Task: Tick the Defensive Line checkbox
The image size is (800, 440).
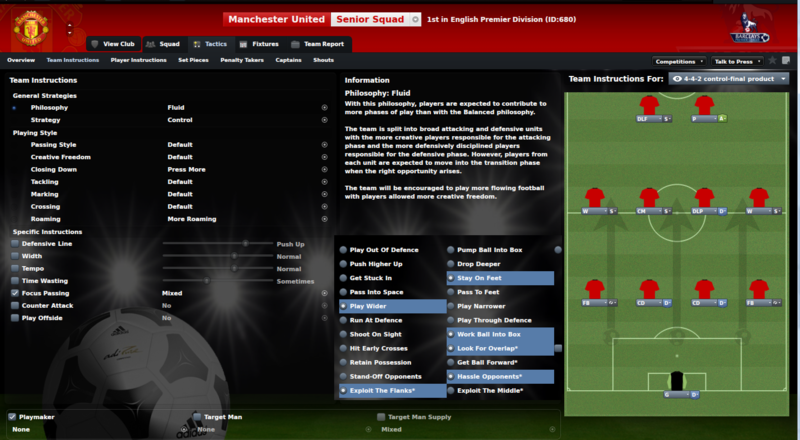Action: (x=15, y=243)
